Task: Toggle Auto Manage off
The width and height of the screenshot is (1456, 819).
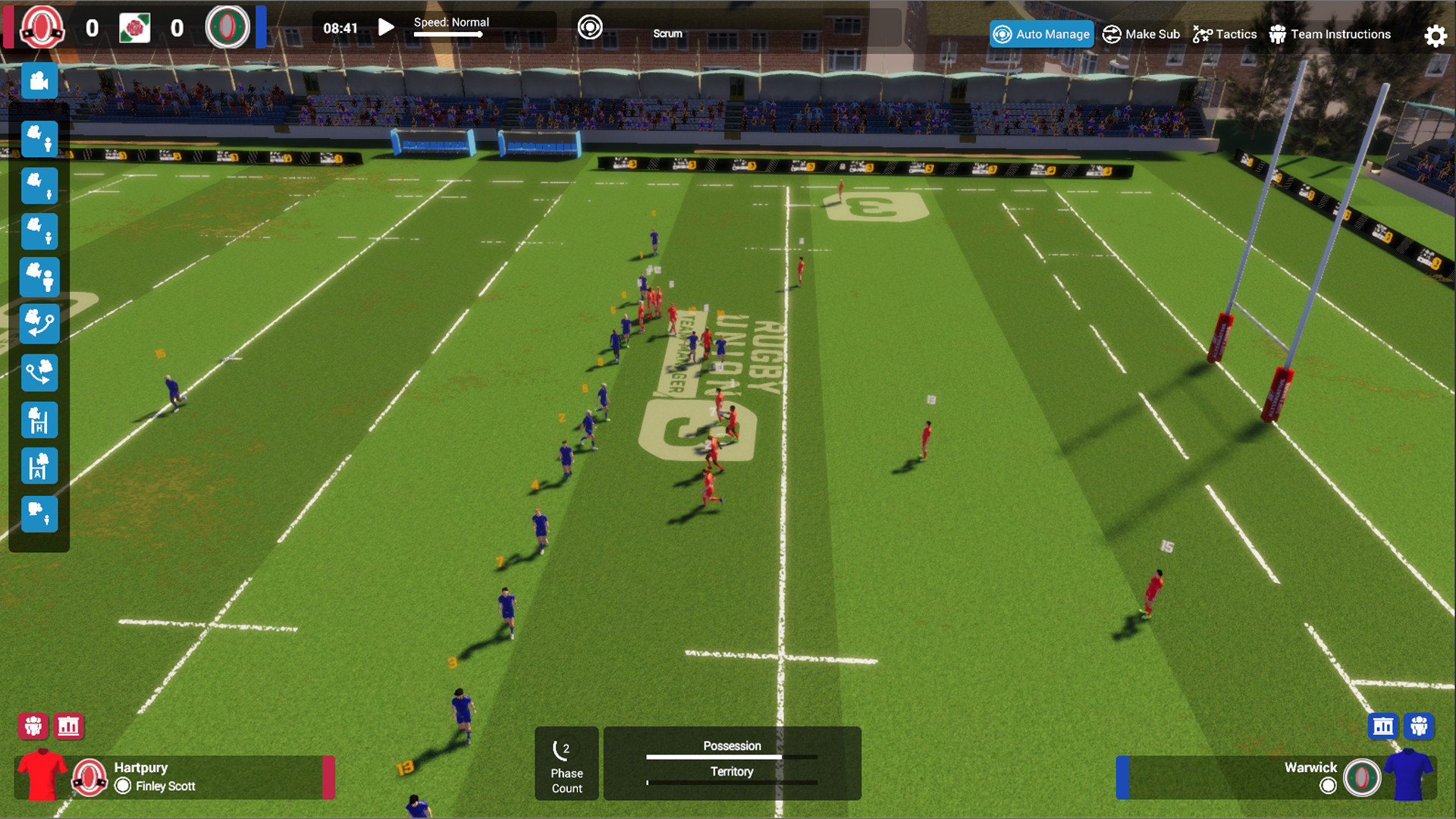Action: [x=1040, y=34]
